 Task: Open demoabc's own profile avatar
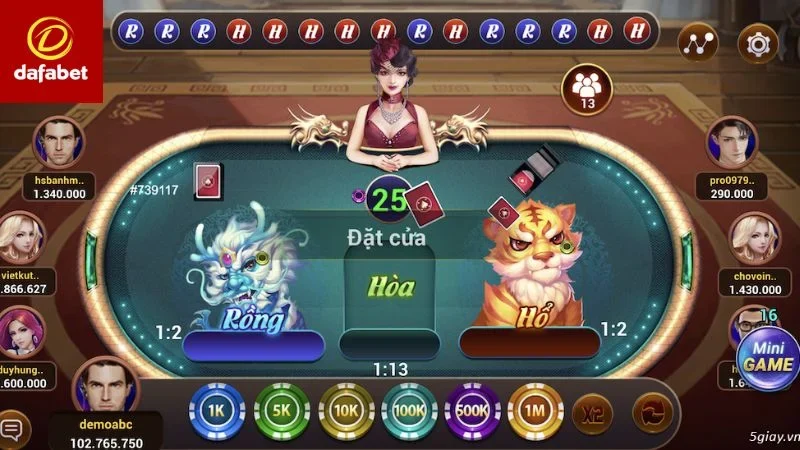[x=105, y=387]
